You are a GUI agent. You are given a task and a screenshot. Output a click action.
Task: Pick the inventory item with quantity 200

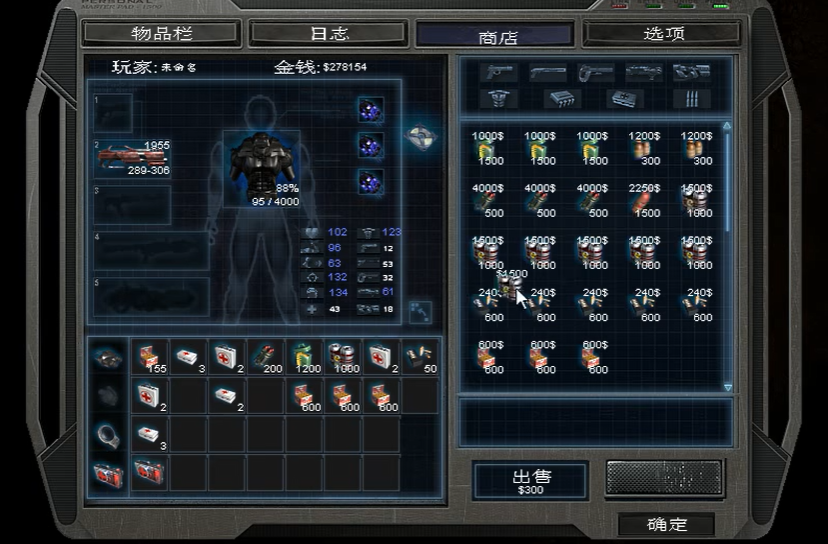pos(265,357)
